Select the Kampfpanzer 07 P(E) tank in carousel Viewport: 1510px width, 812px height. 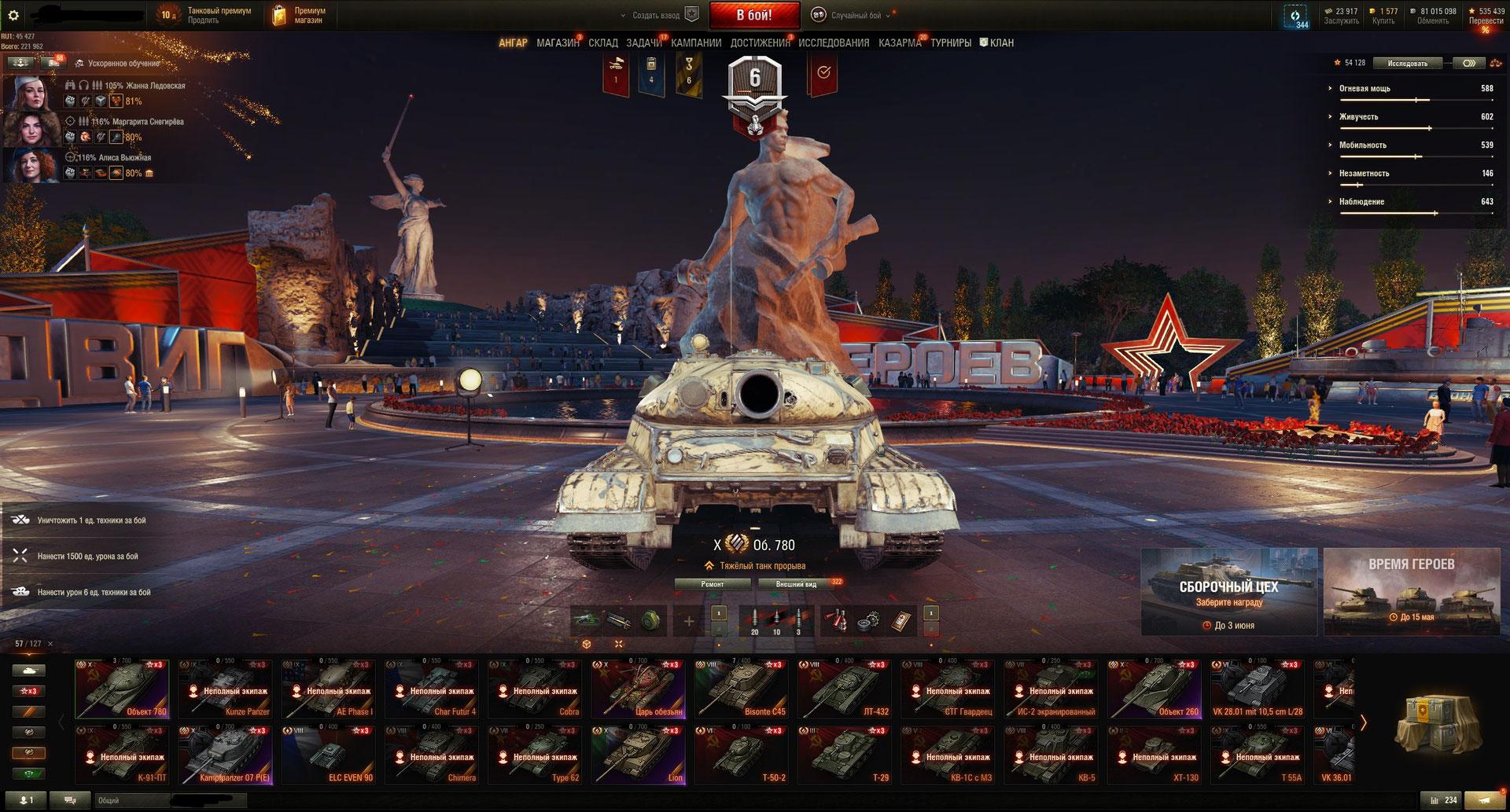(225, 755)
